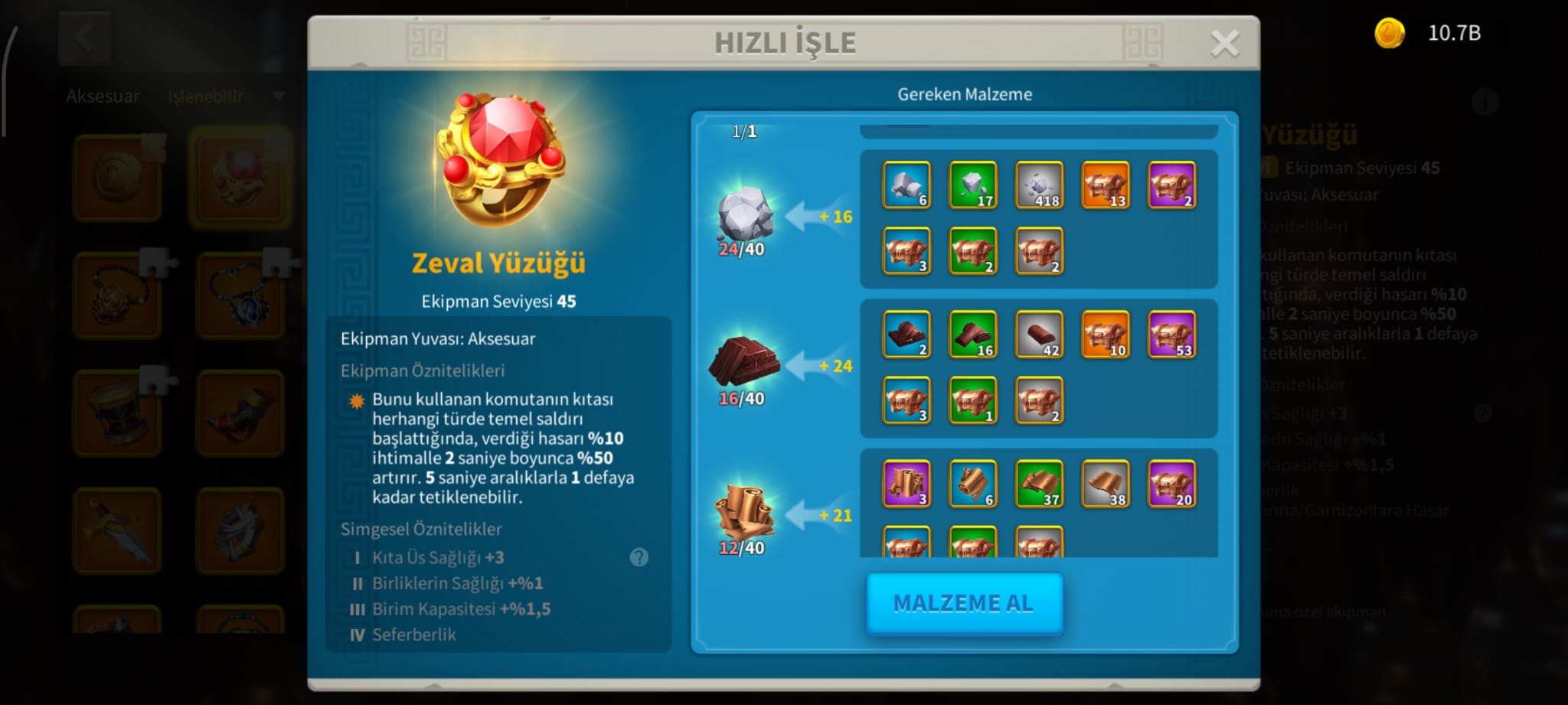Select the gray leather material with 42

(x=1039, y=335)
